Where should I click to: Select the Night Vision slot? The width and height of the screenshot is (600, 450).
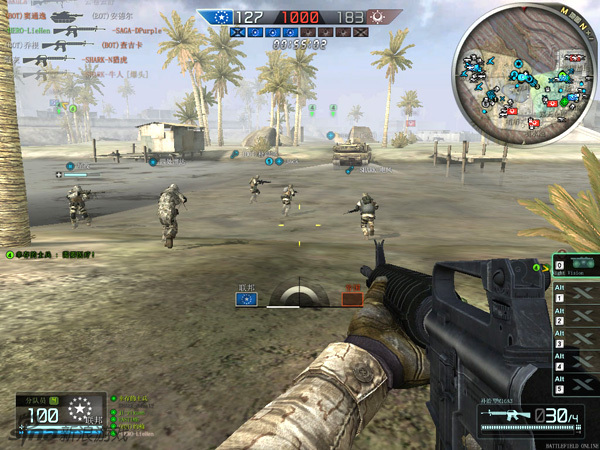click(573, 268)
